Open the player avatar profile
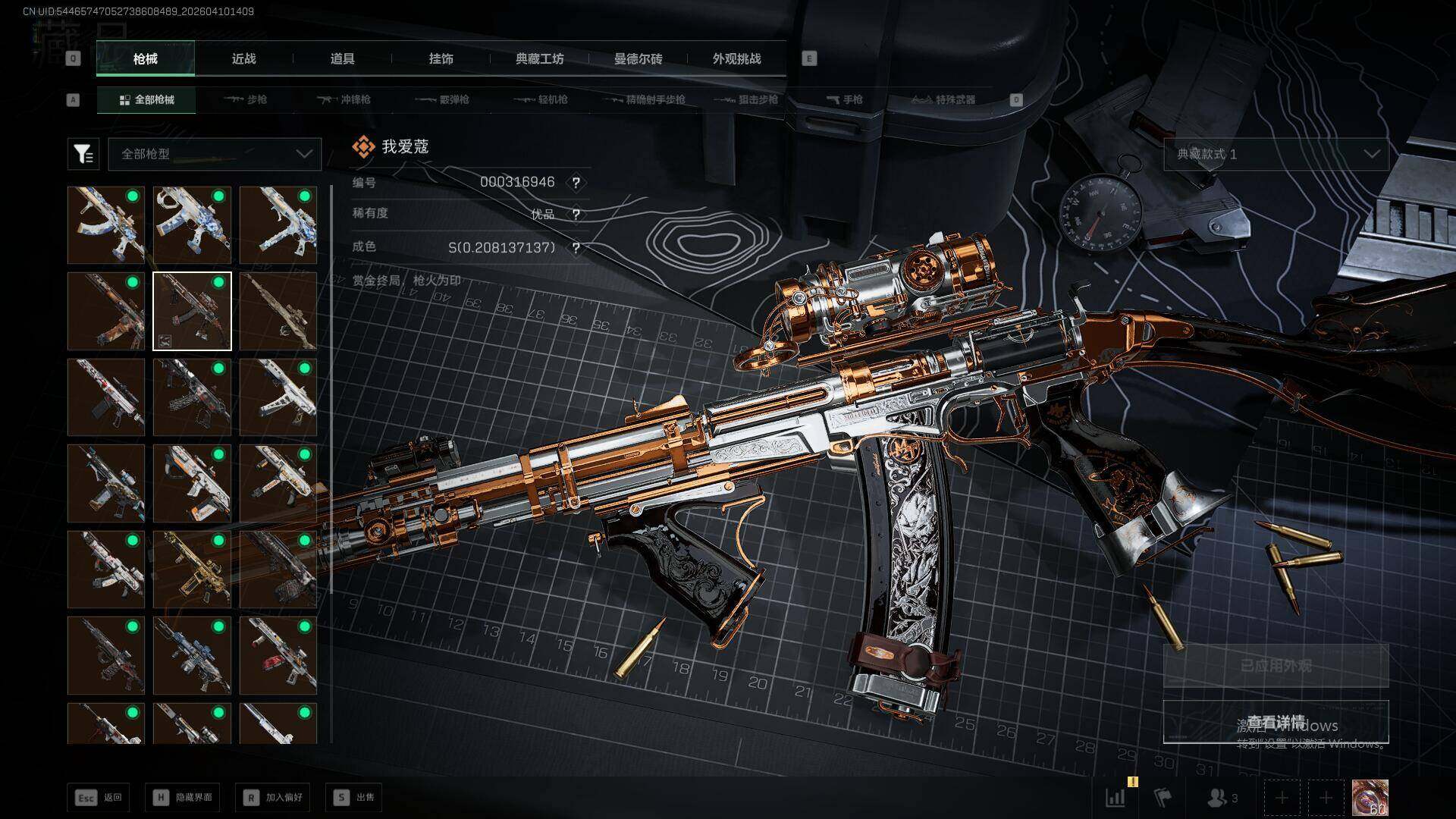Viewport: 1456px width, 819px height. pos(1370,798)
